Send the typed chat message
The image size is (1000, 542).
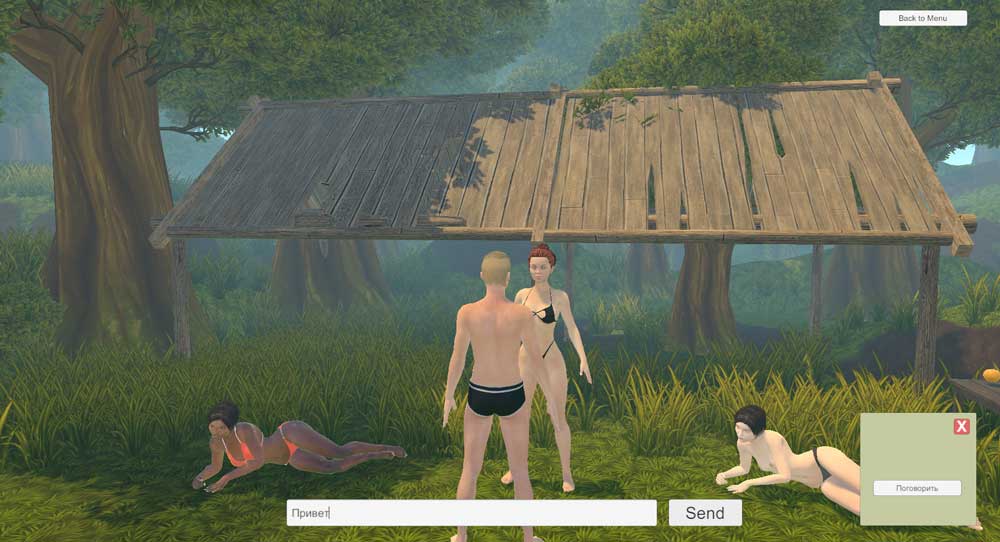click(705, 513)
